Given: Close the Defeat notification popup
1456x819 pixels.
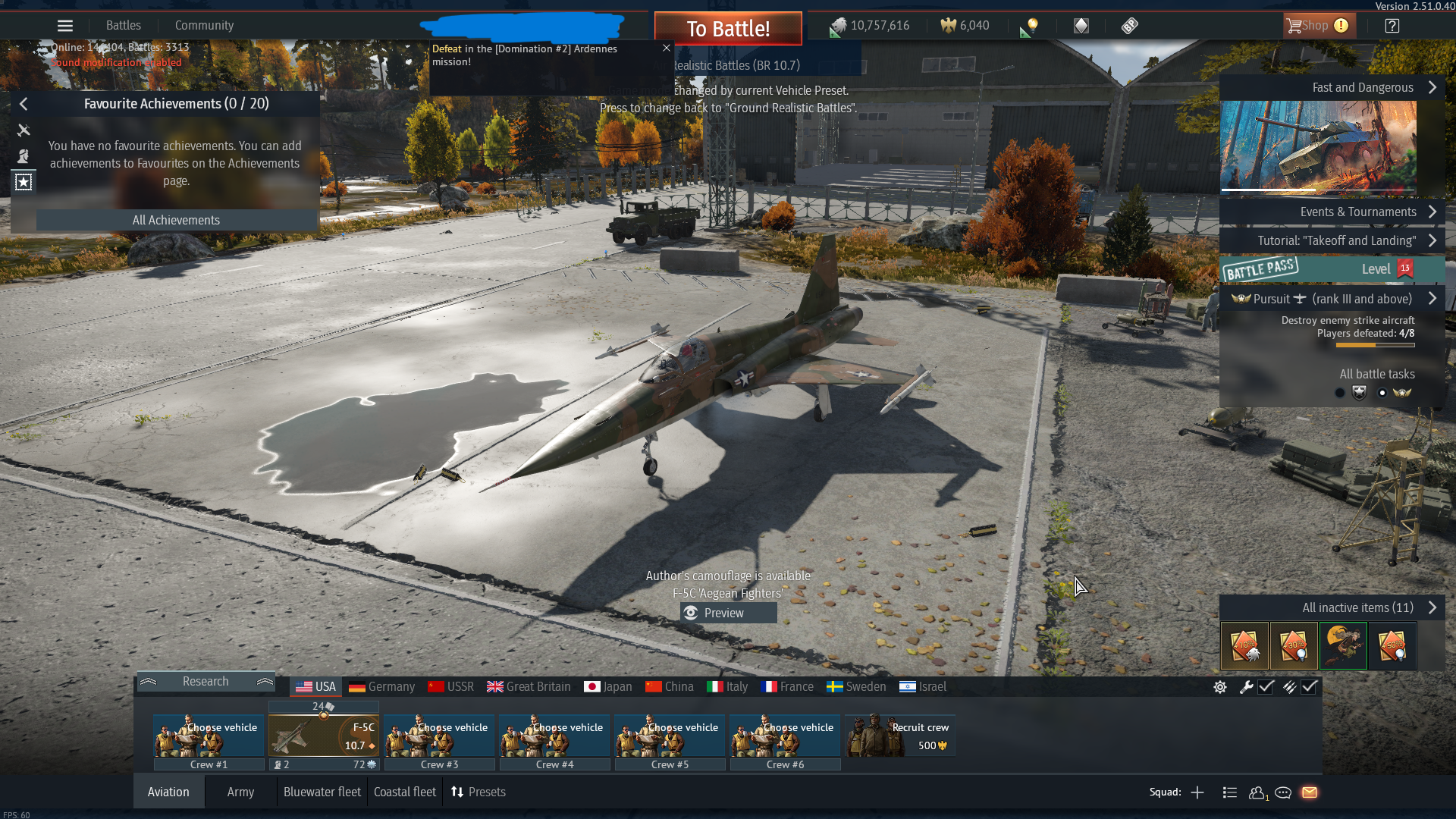Looking at the screenshot, I should 667,48.
